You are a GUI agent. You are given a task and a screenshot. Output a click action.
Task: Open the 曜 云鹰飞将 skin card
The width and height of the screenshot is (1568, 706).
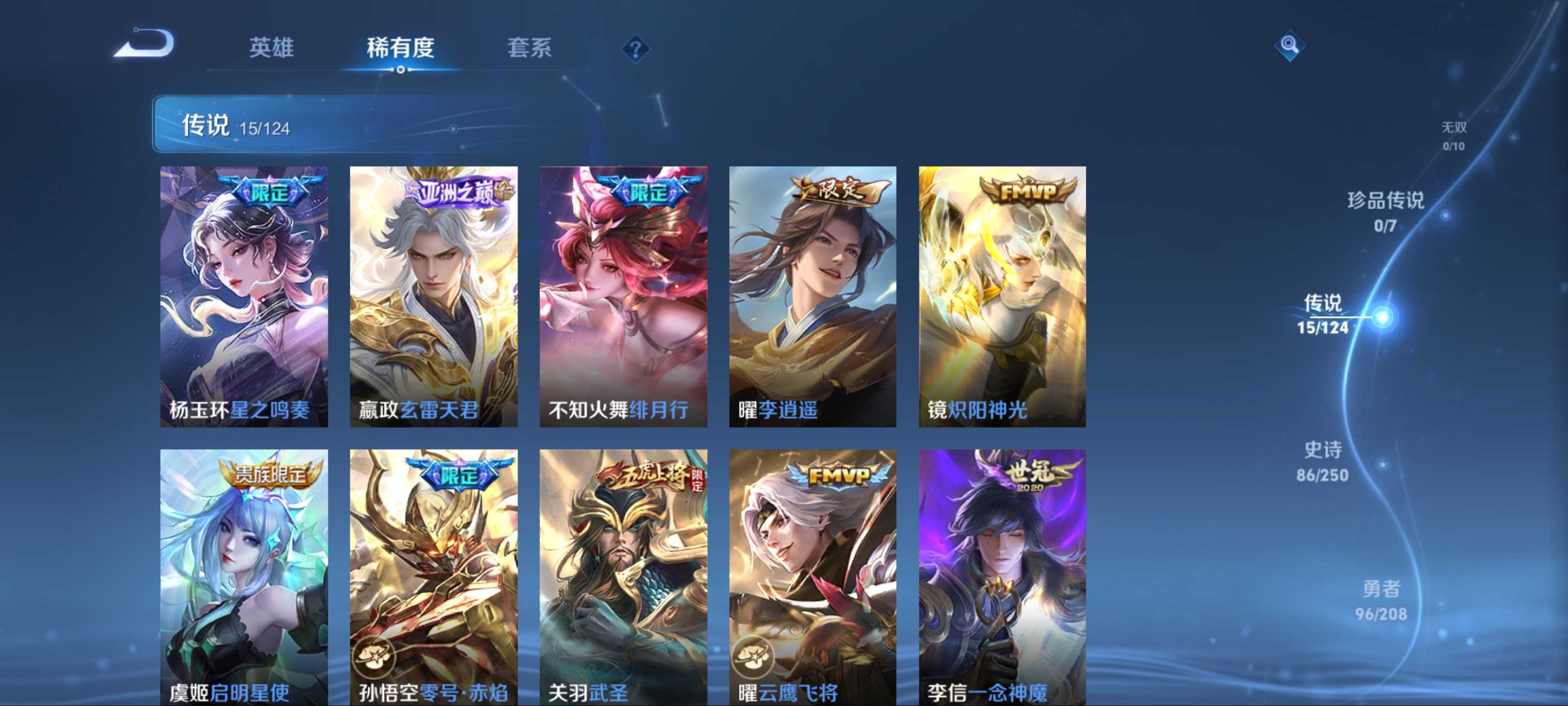tap(812, 576)
